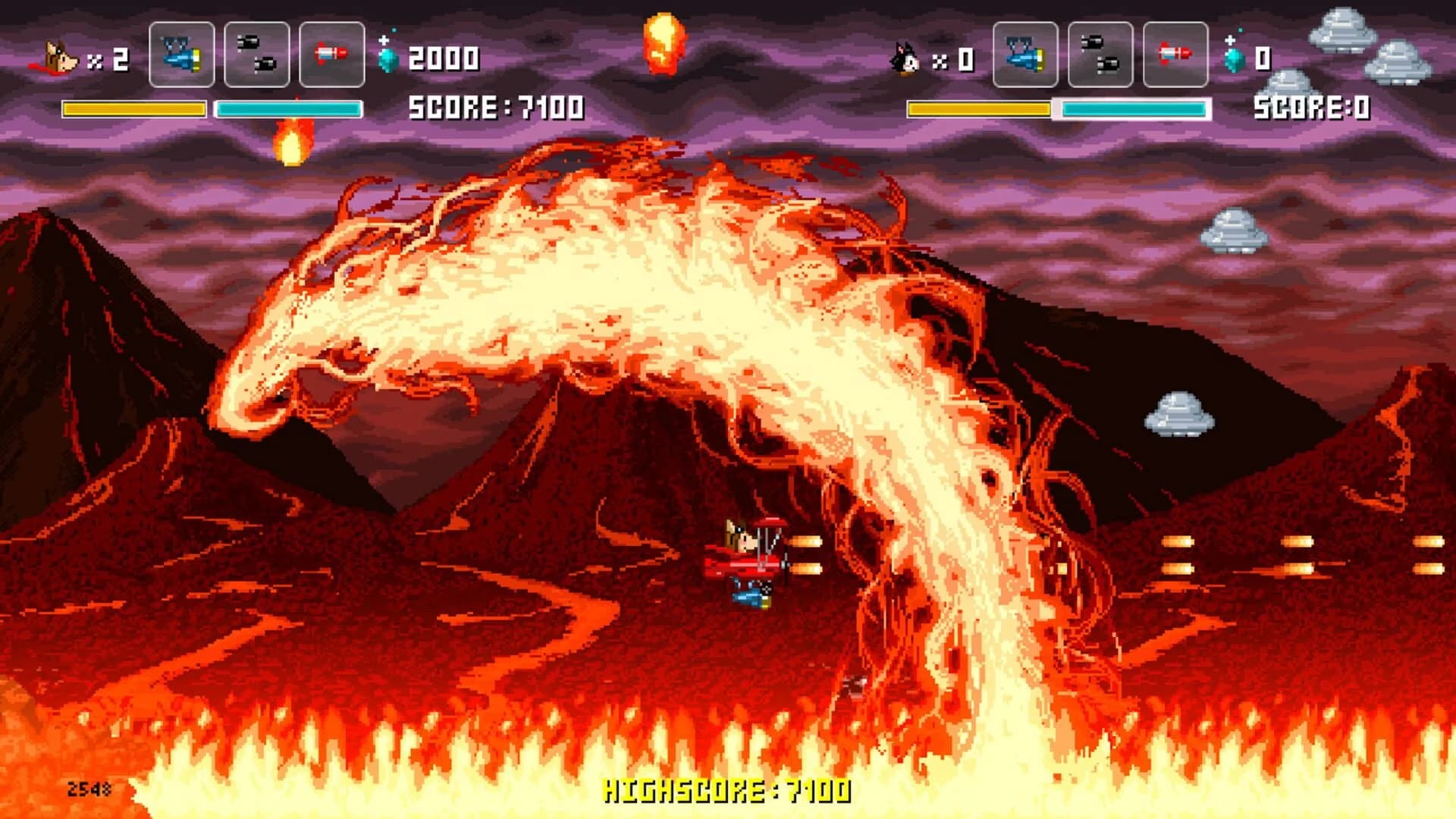Select Player 2's rocket weapon slot

tap(1175, 53)
